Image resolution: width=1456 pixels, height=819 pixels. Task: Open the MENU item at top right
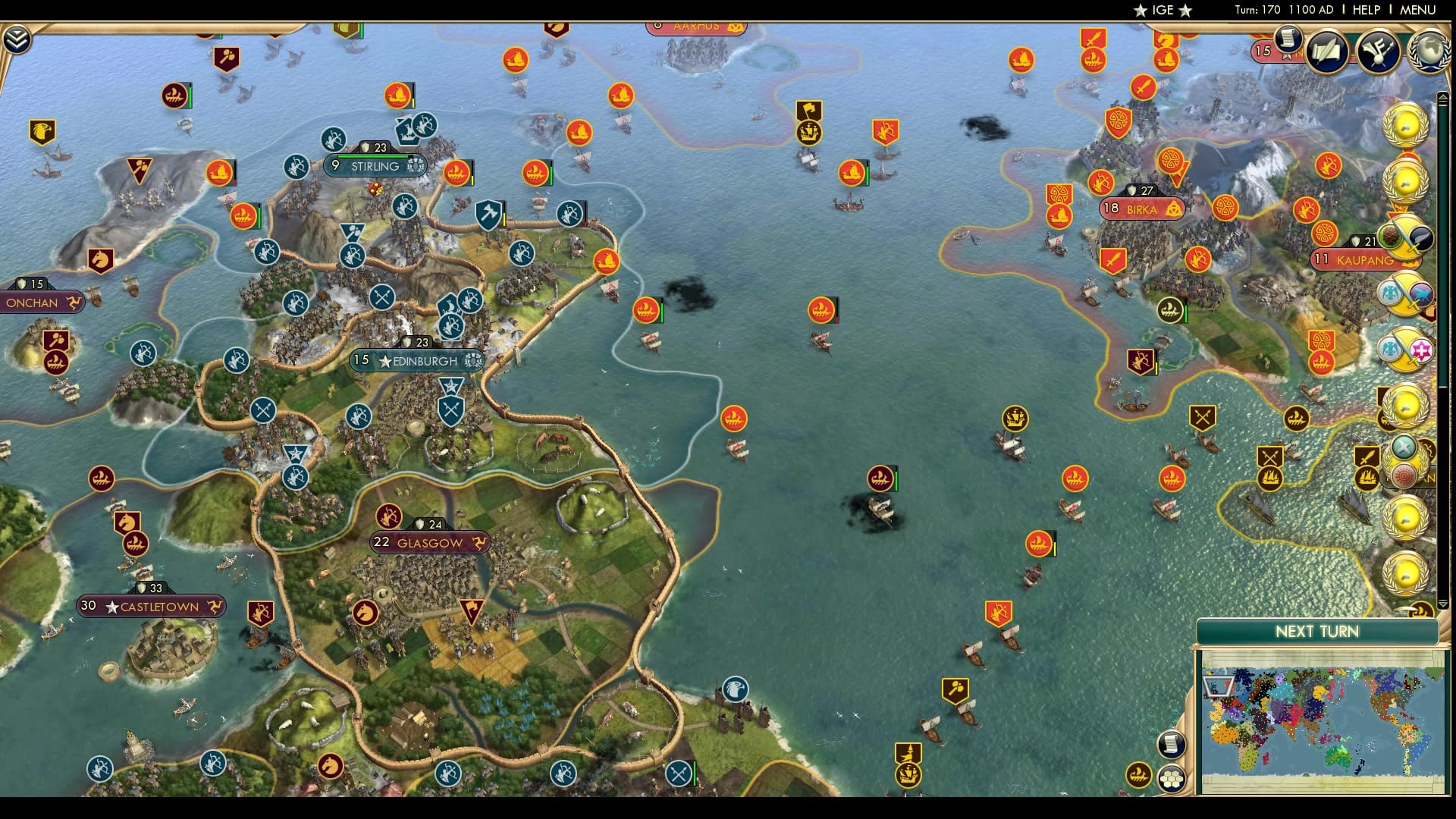point(1416,10)
